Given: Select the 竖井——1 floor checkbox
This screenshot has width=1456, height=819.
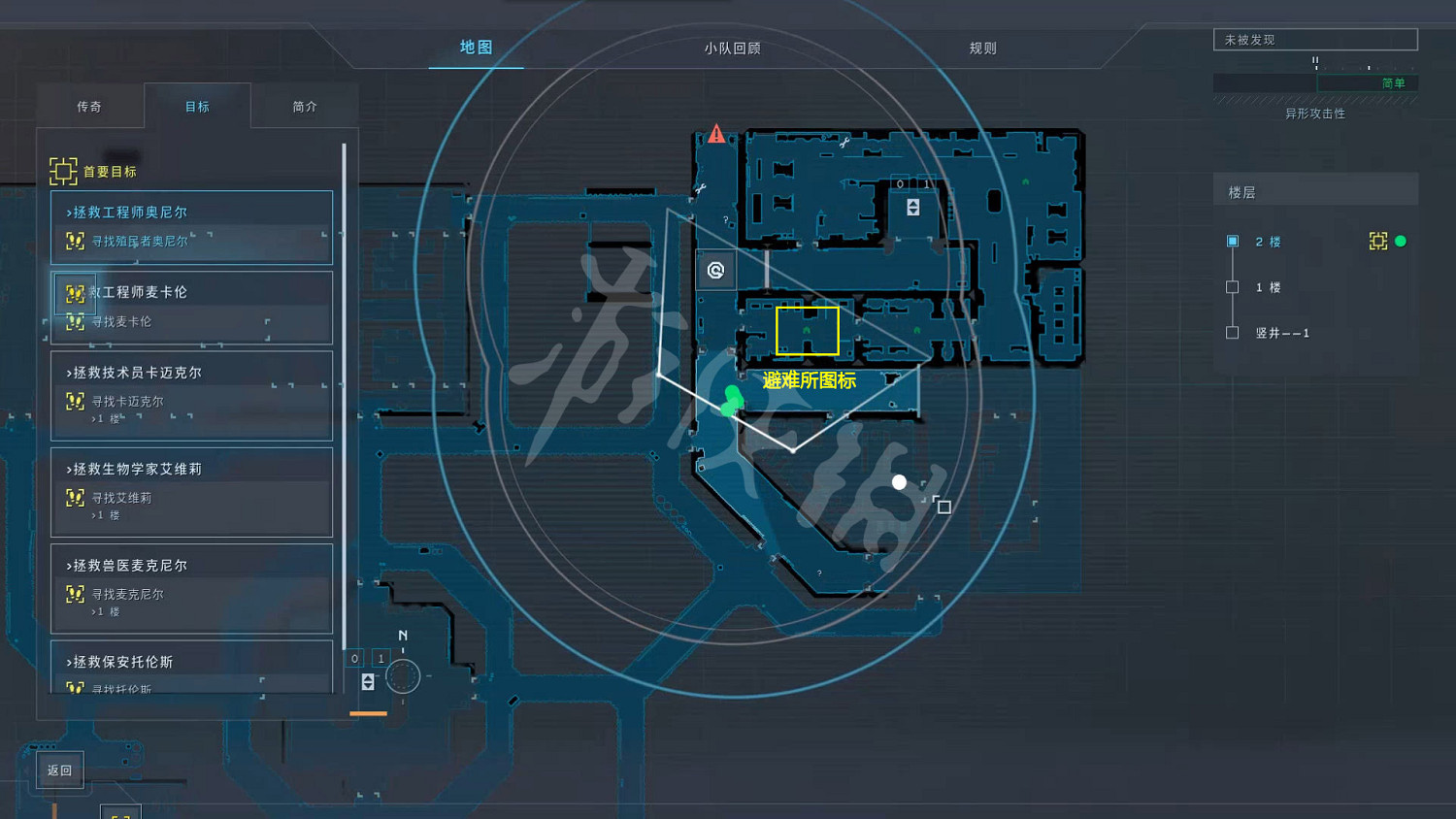Looking at the screenshot, I should [1232, 332].
